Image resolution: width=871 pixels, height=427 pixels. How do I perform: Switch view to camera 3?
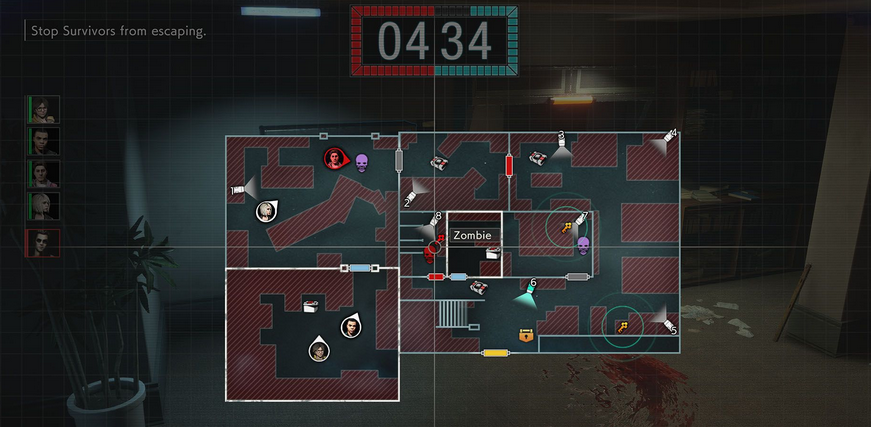(562, 146)
